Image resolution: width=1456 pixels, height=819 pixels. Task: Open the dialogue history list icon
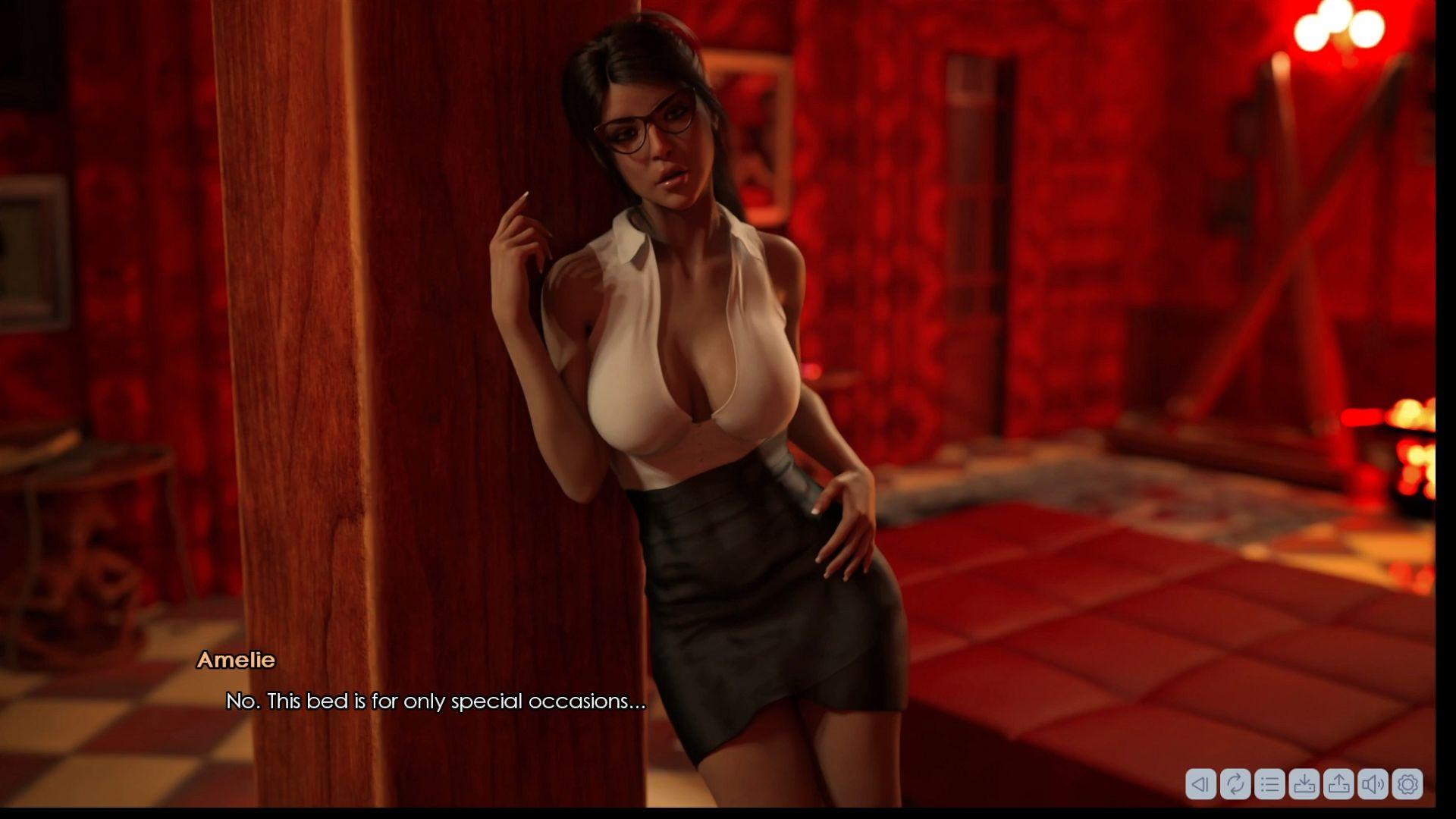click(1269, 783)
